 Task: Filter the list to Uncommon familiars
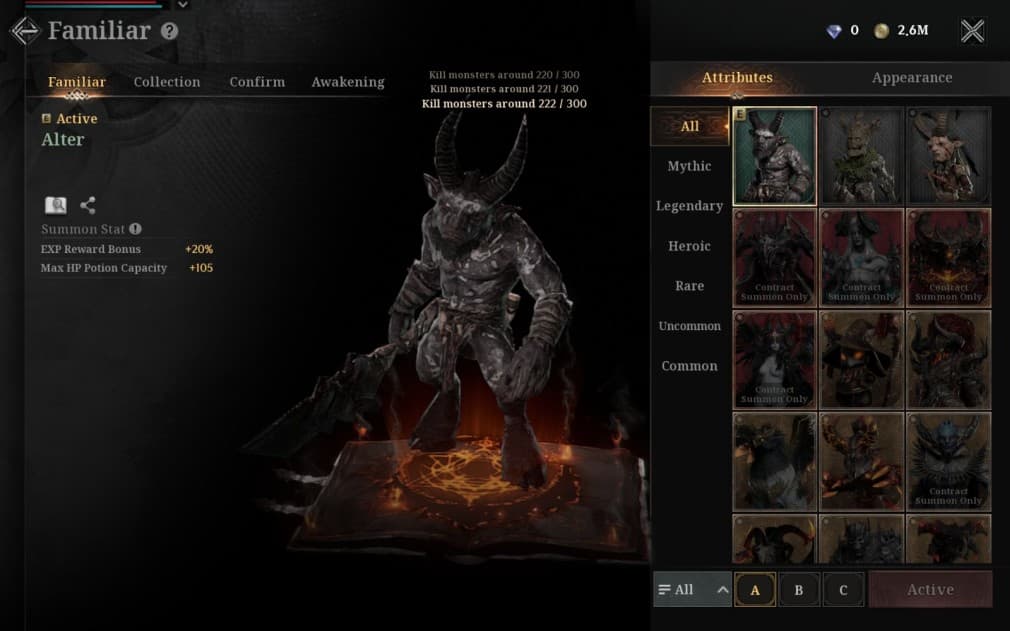click(x=689, y=326)
